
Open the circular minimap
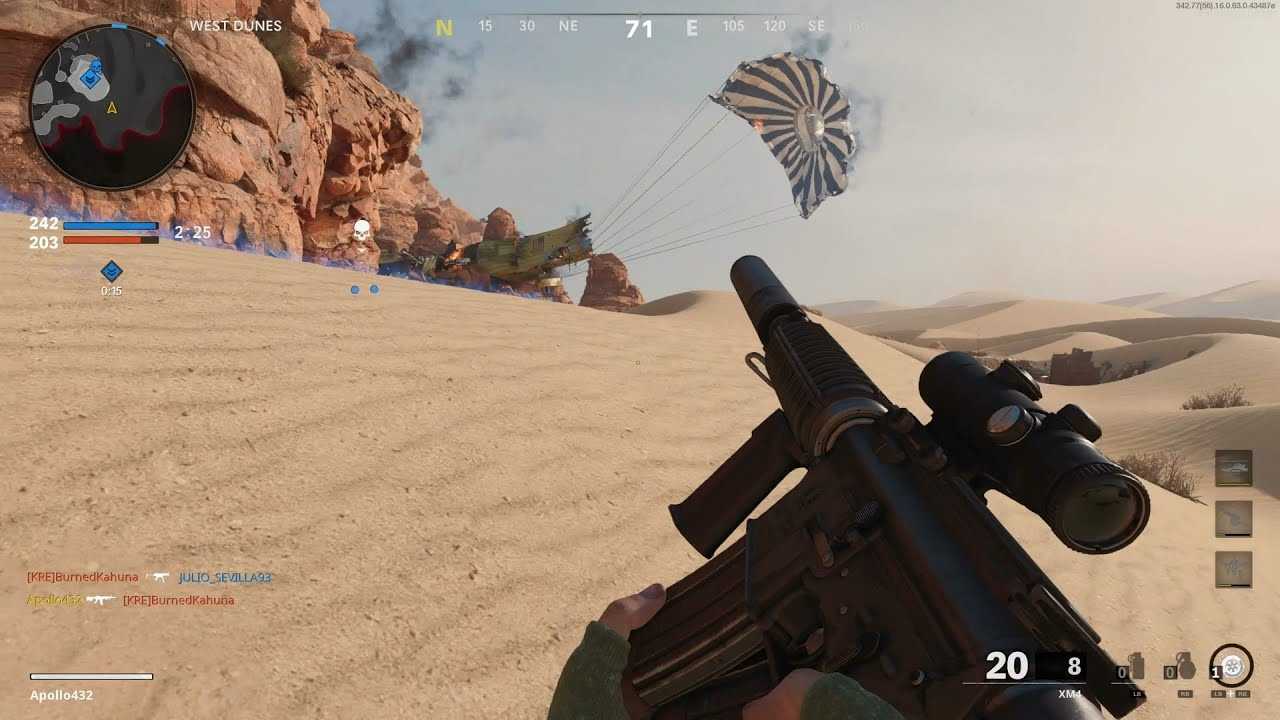112,106
